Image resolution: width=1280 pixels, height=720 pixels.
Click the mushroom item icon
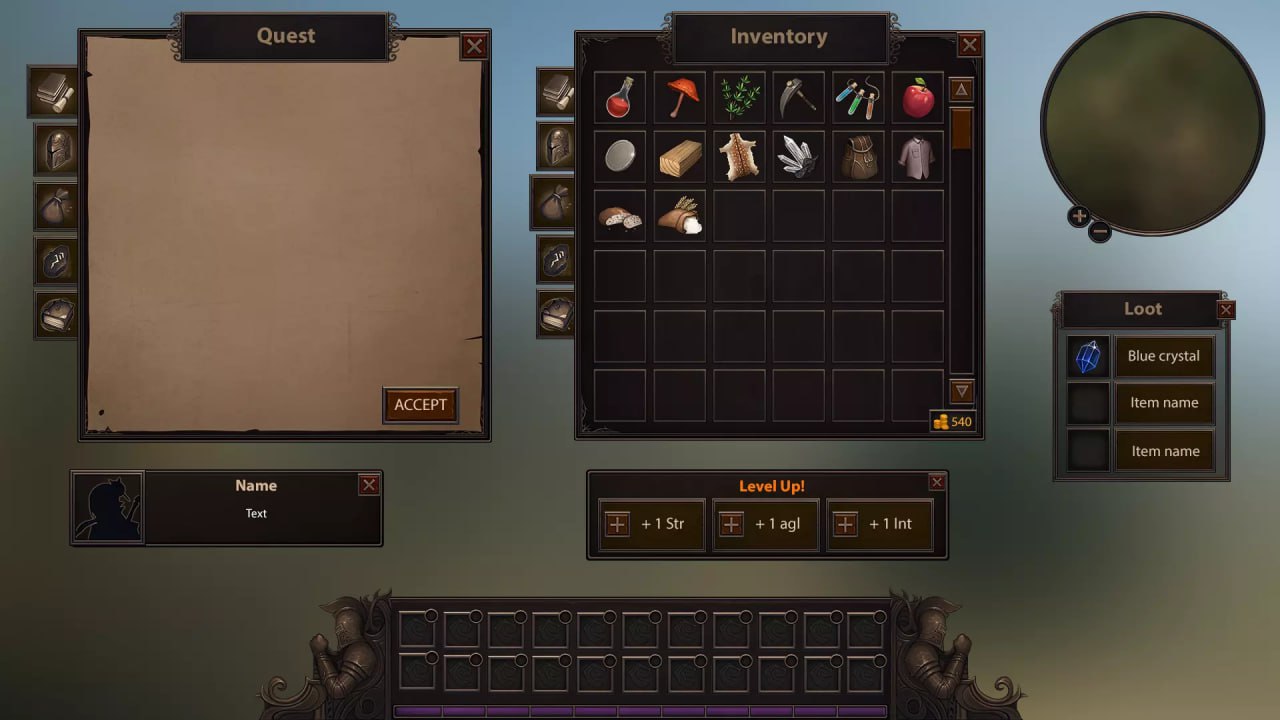tap(679, 97)
